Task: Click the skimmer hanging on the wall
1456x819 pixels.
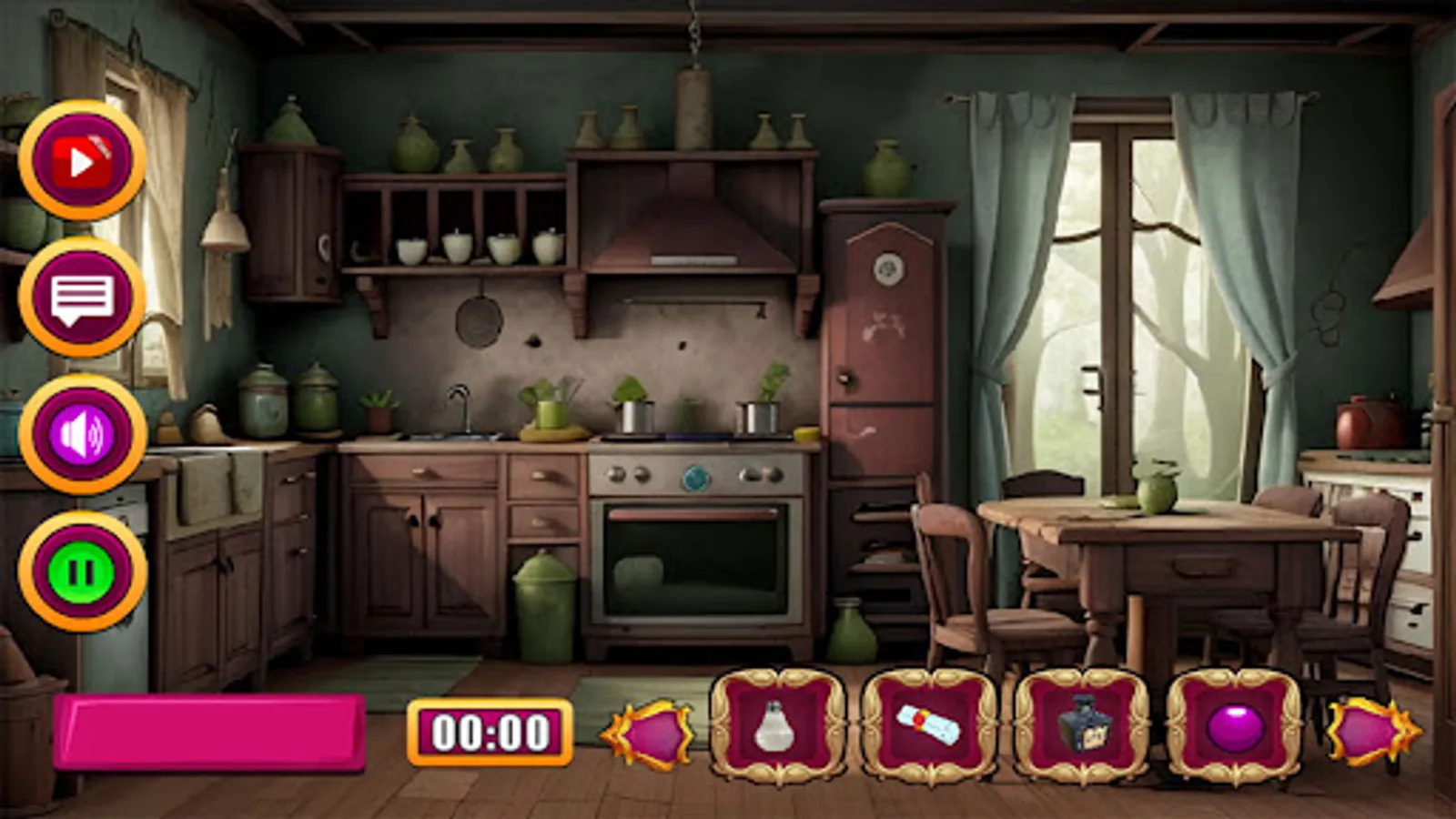Action: pos(478,323)
